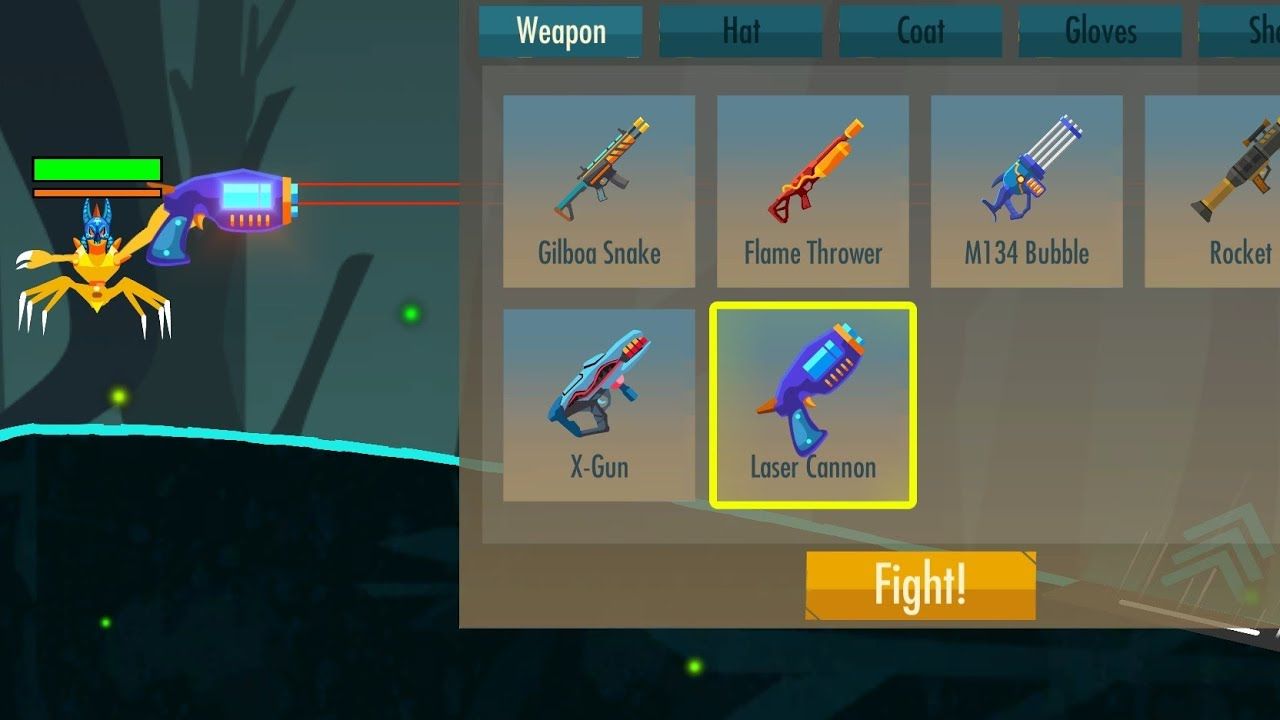
Task: Select the Rocket launcher weapon
Action: [x=1225, y=180]
